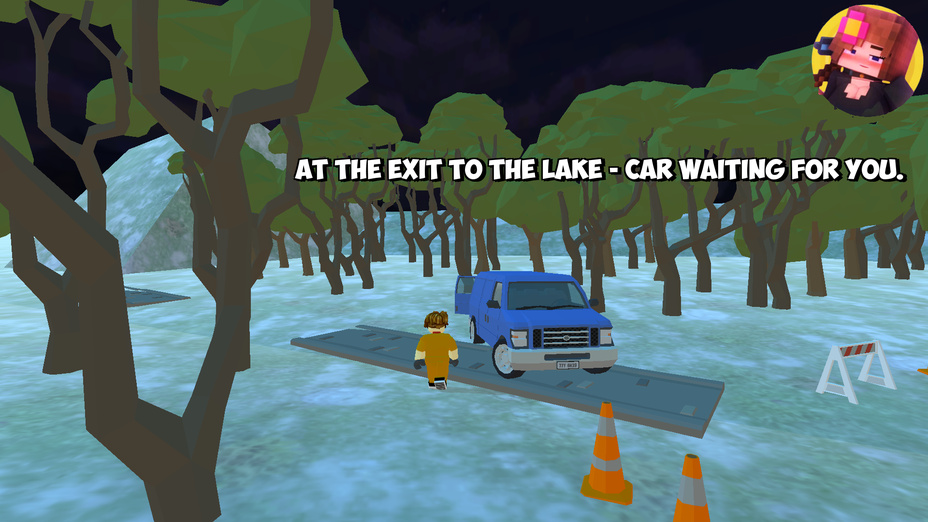Screen dimensions: 928x522
Task: Click the pink-haired character avatar icon
Action: (x=866, y=60)
